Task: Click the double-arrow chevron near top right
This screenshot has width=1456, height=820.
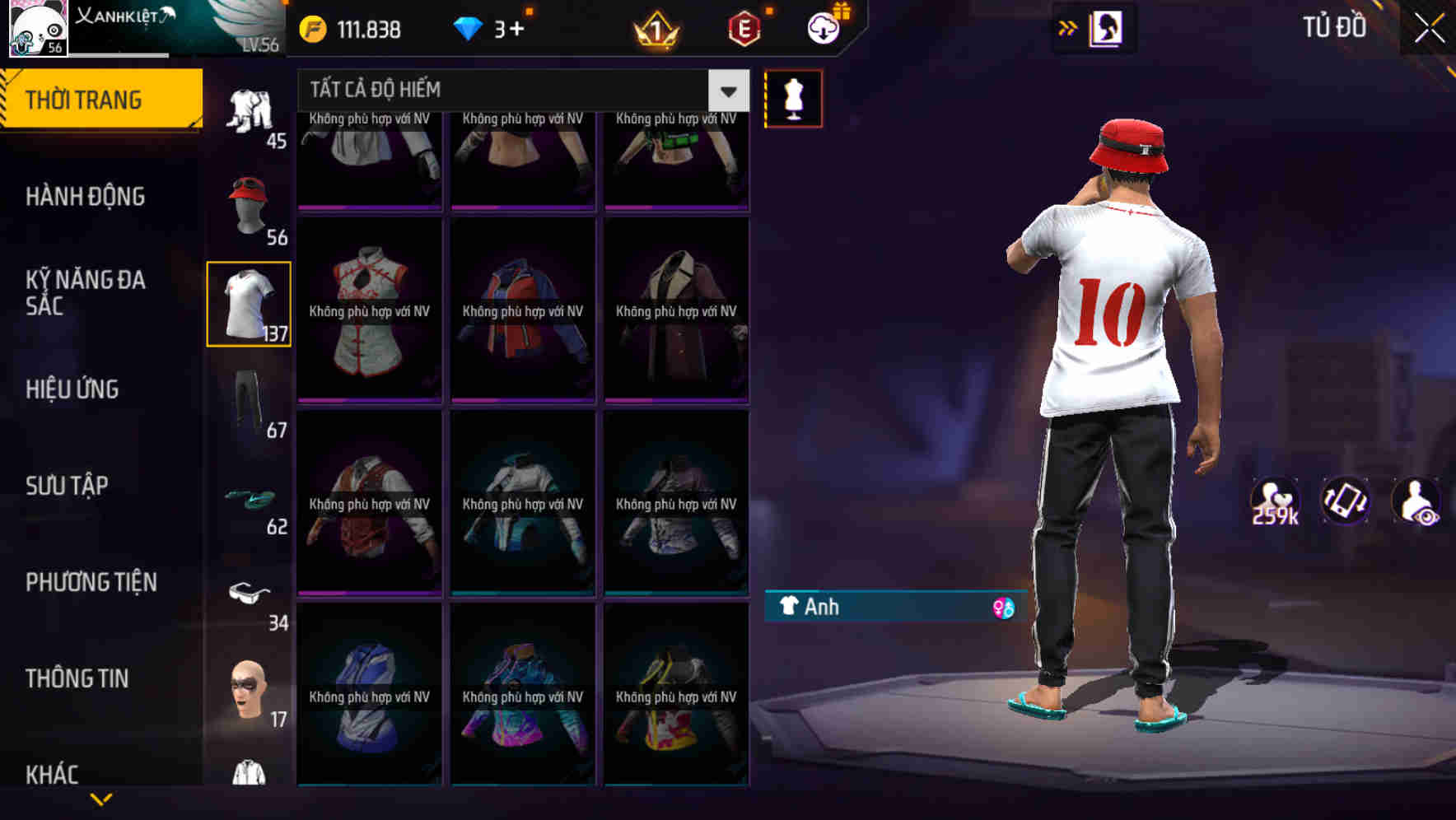Action: point(1068,26)
